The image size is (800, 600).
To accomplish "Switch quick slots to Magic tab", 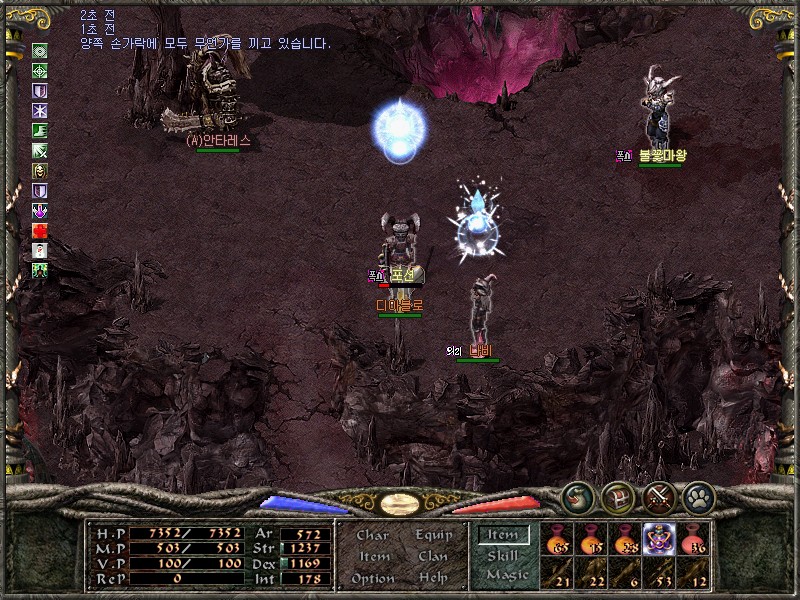I will 506,575.
